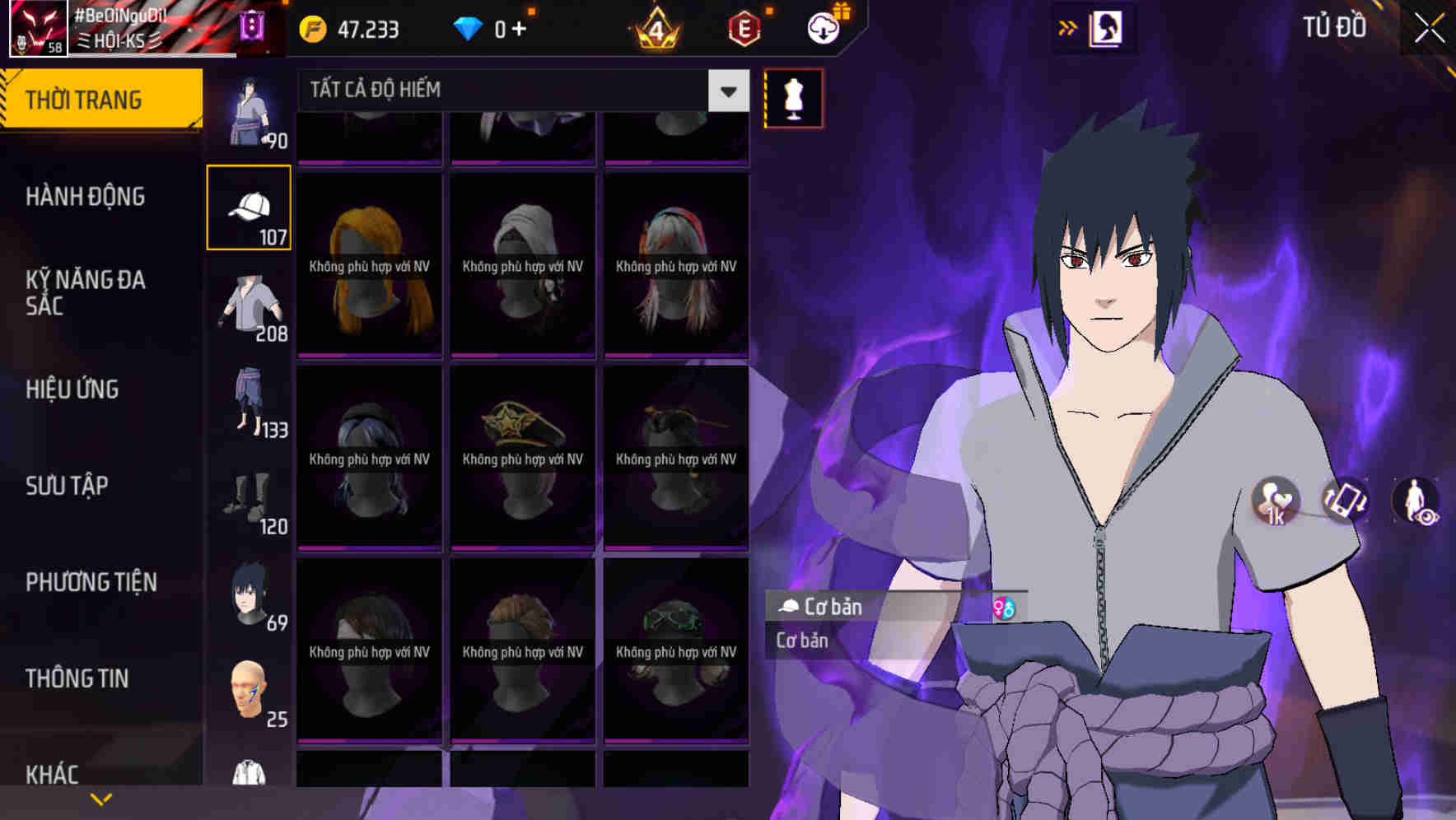This screenshot has width=1456, height=820.
Task: Open the TẤT CẢ ĐỘ HIẾM rarity dropdown
Action: pos(511,91)
